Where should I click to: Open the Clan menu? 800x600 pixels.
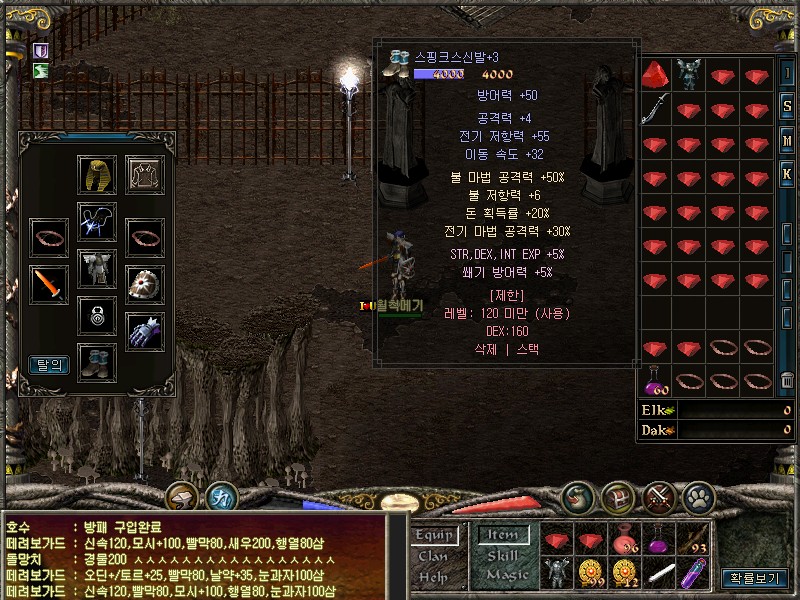[433, 556]
